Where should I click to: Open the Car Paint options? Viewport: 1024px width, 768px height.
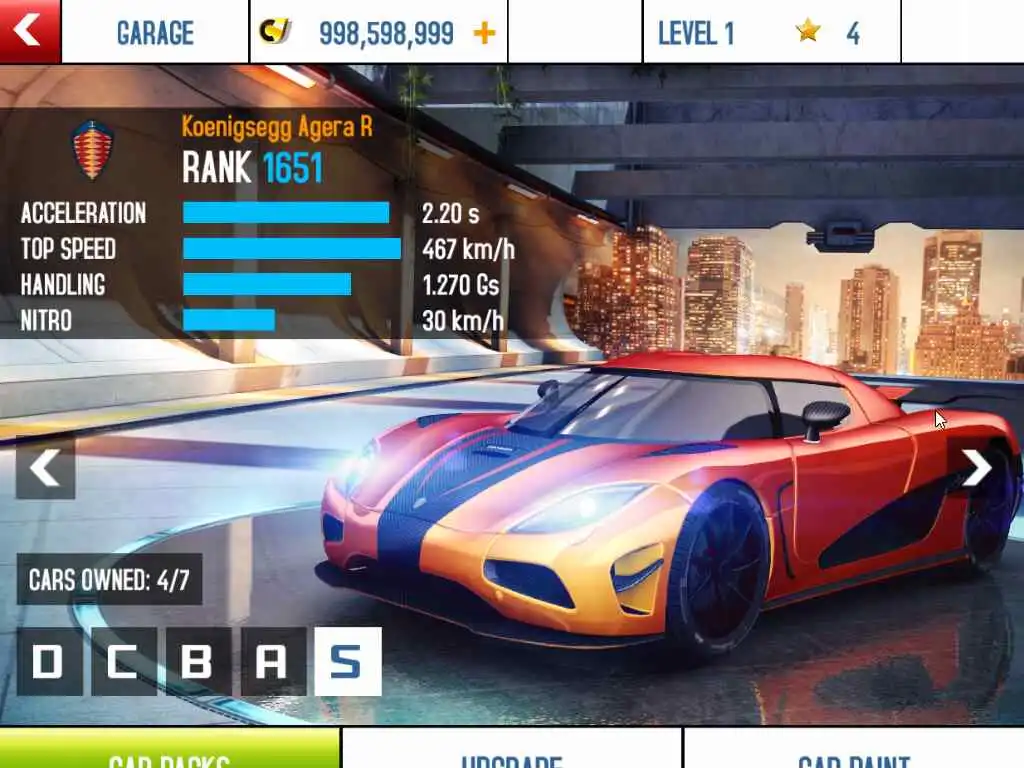click(853, 752)
